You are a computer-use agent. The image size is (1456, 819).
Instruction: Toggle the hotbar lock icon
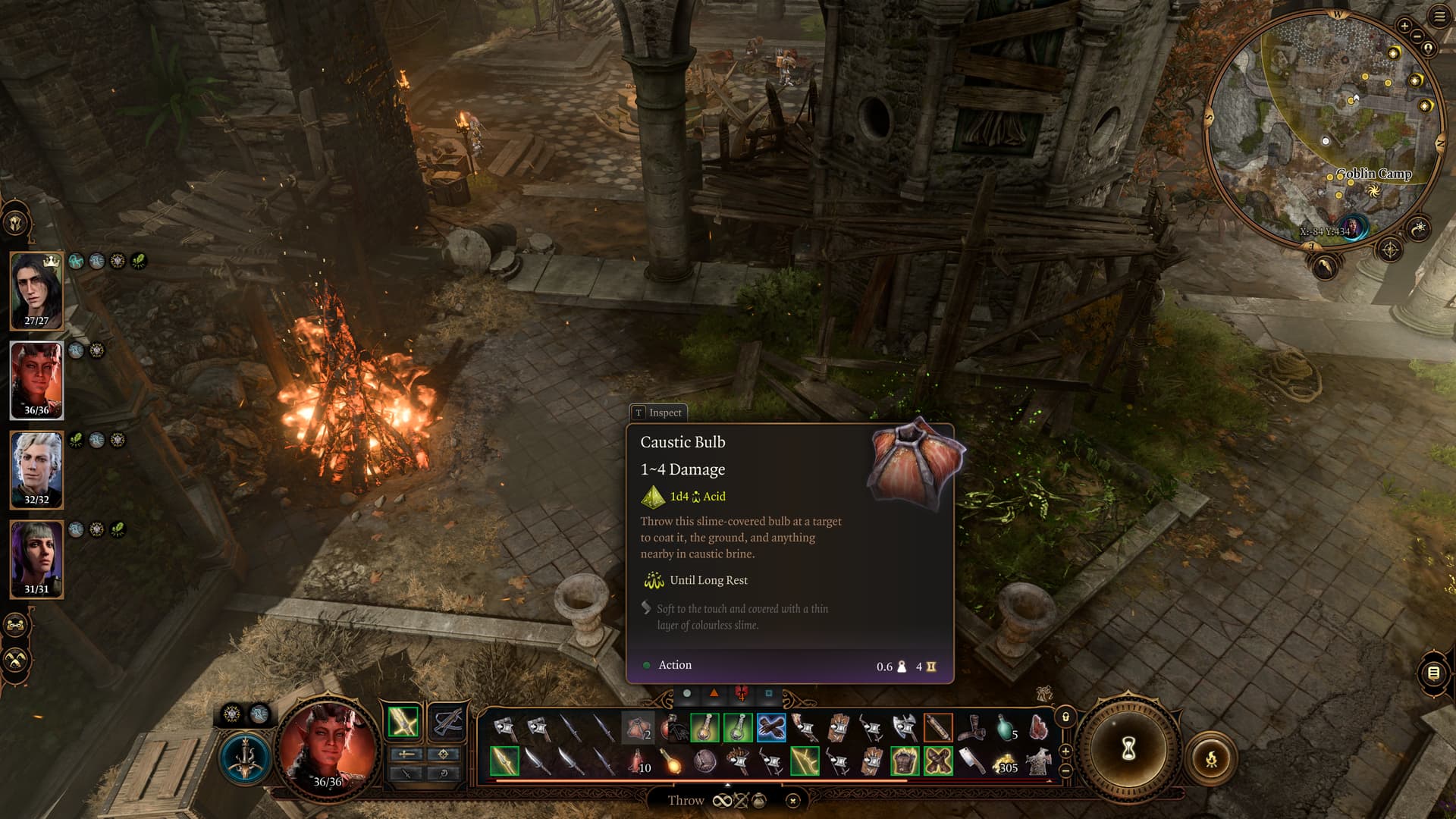[1065, 717]
